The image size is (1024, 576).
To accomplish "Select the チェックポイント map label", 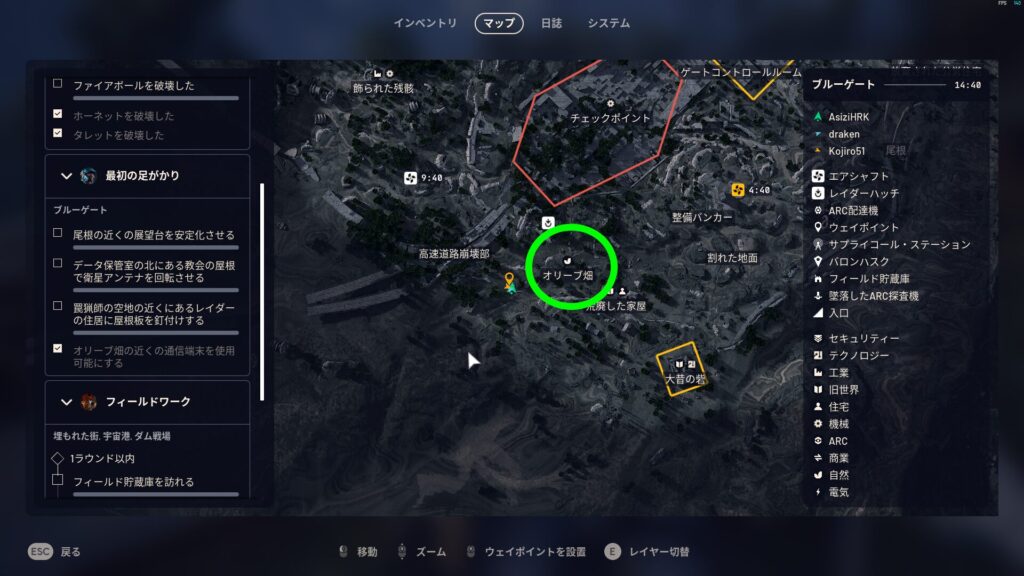I will click(610, 117).
